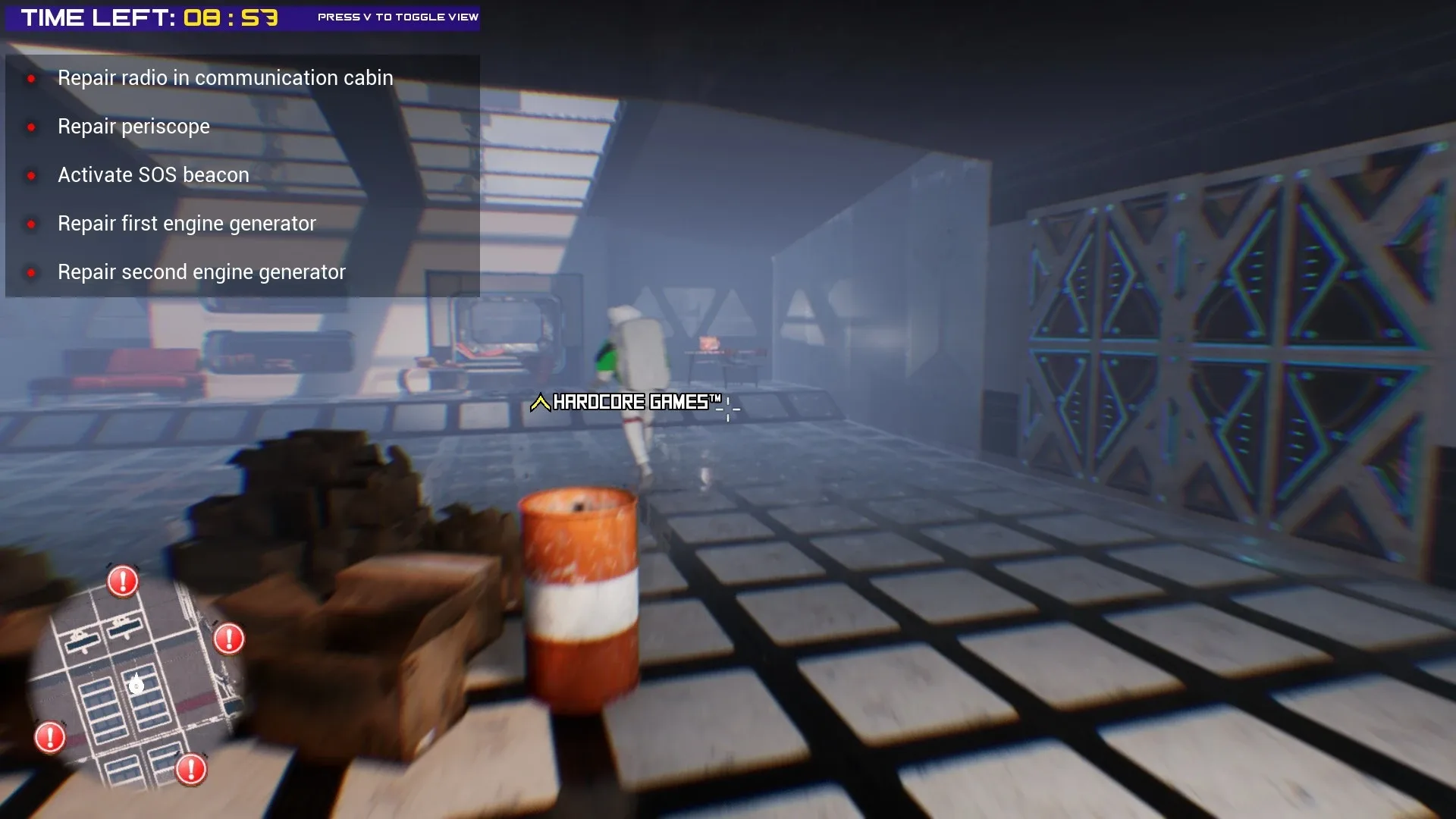Click the Repair radio in communication cabin objective
Image resolution: width=1456 pixels, height=819 pixels.
225,77
